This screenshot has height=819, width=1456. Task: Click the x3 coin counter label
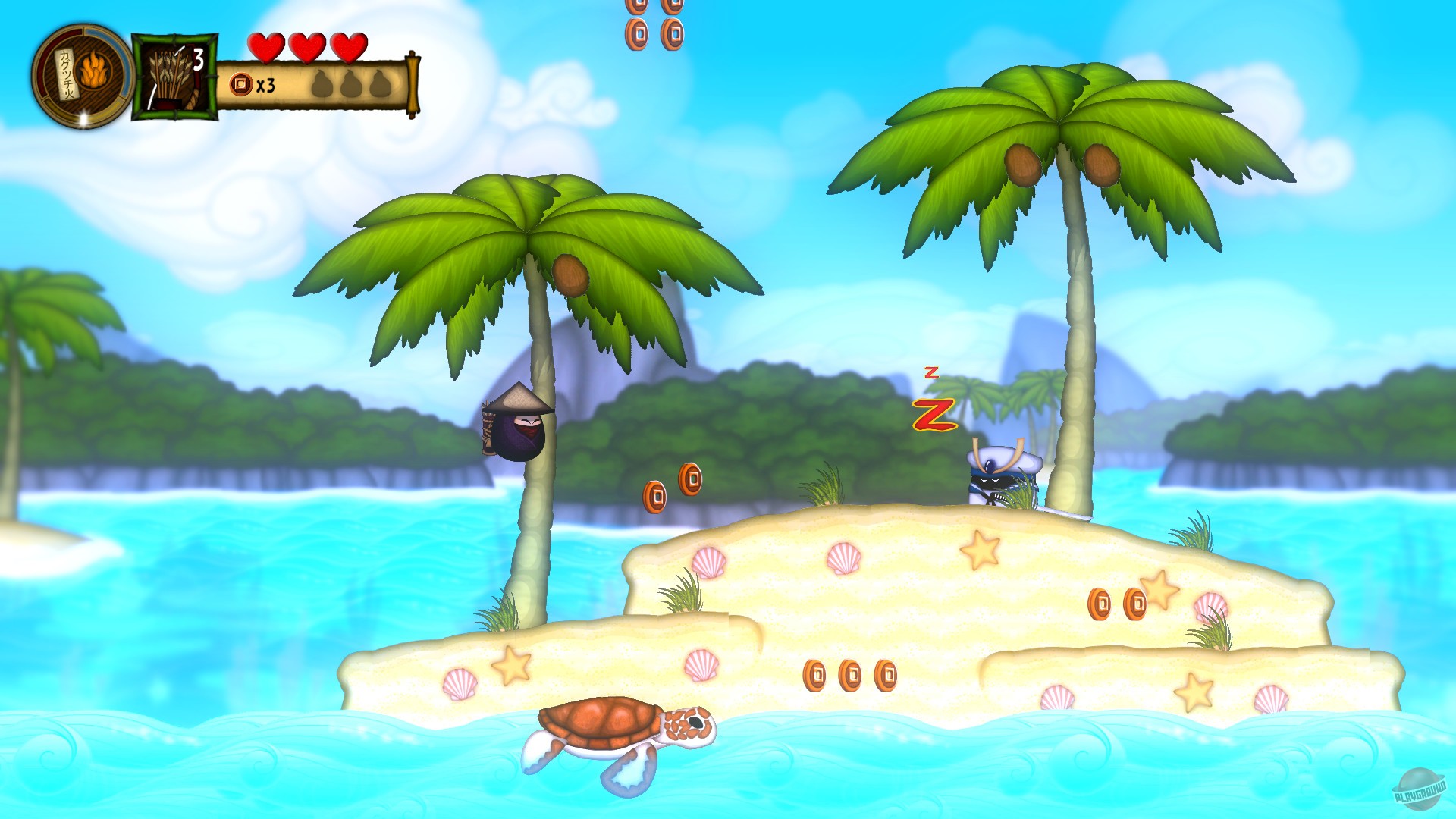pyautogui.click(x=265, y=86)
